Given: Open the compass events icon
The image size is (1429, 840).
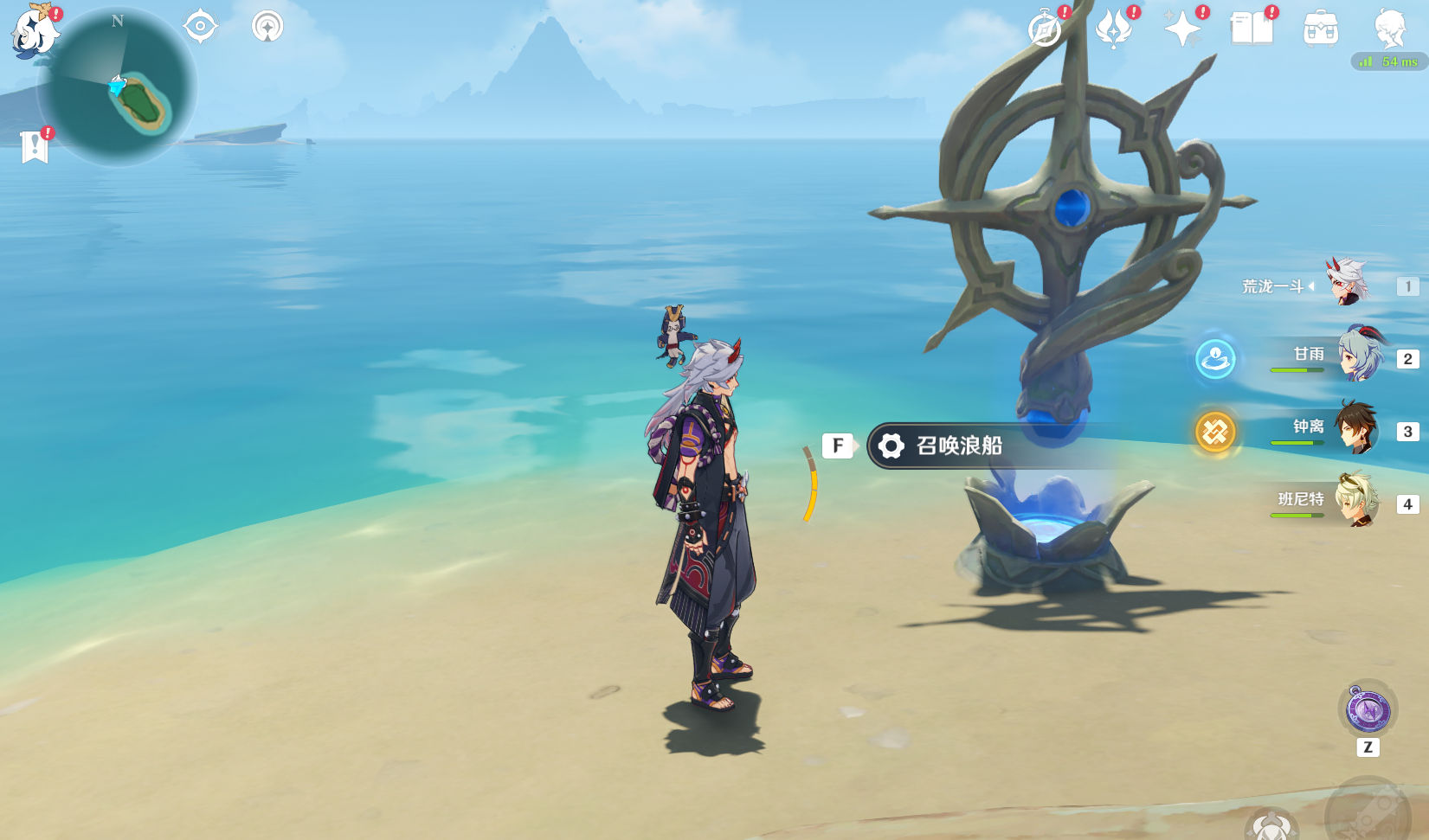Looking at the screenshot, I should click(x=1045, y=29).
